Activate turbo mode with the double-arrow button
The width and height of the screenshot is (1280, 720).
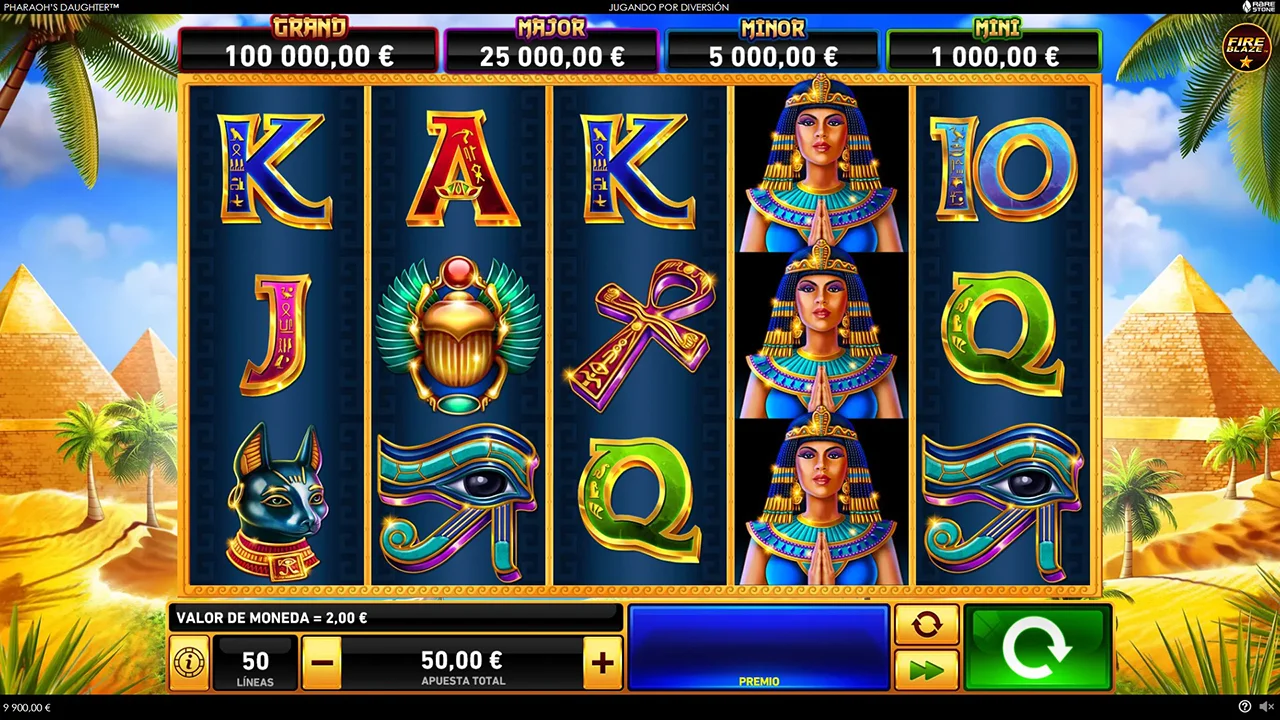pos(926,670)
